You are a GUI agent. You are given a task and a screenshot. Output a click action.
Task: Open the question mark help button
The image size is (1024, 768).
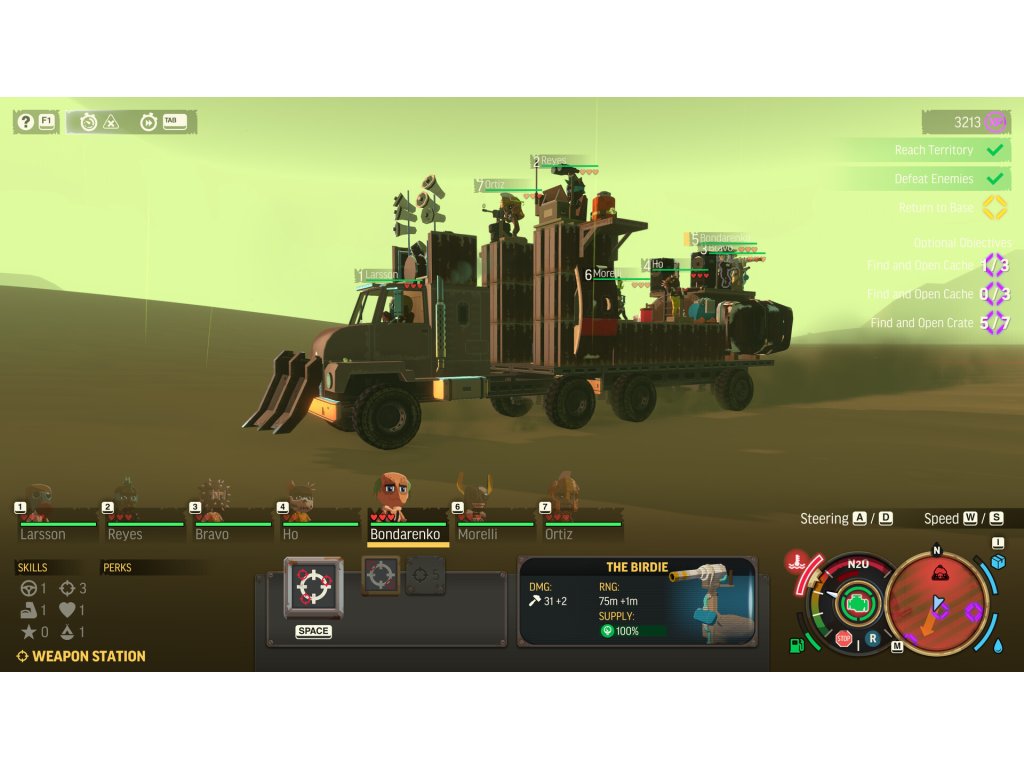coord(26,122)
